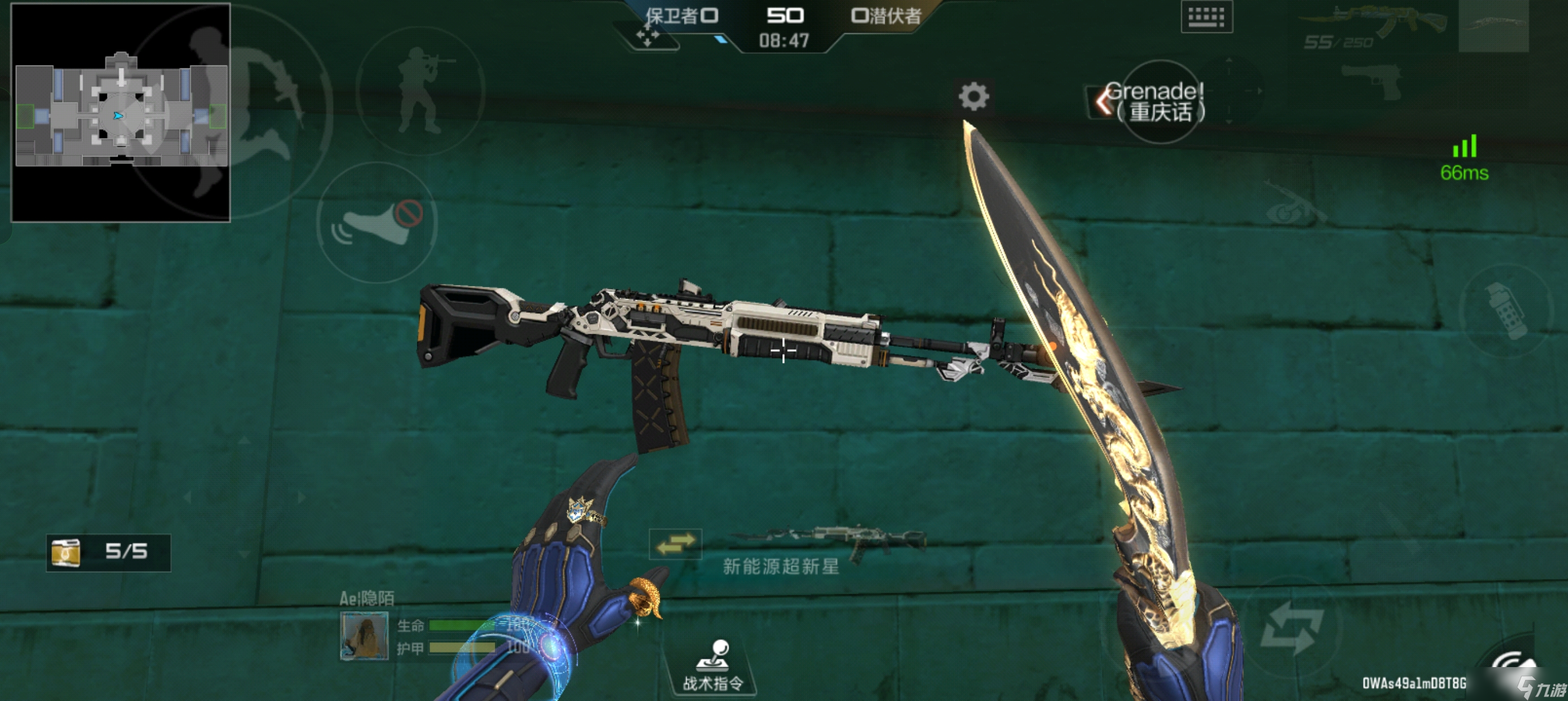
Task: Tap the gold ammo box 5/5 item
Action: [109, 552]
